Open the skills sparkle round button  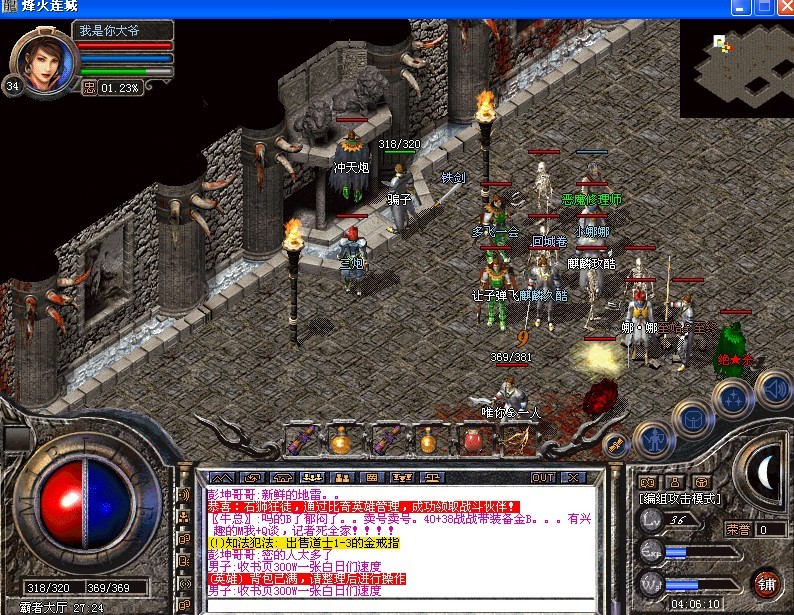click(733, 399)
